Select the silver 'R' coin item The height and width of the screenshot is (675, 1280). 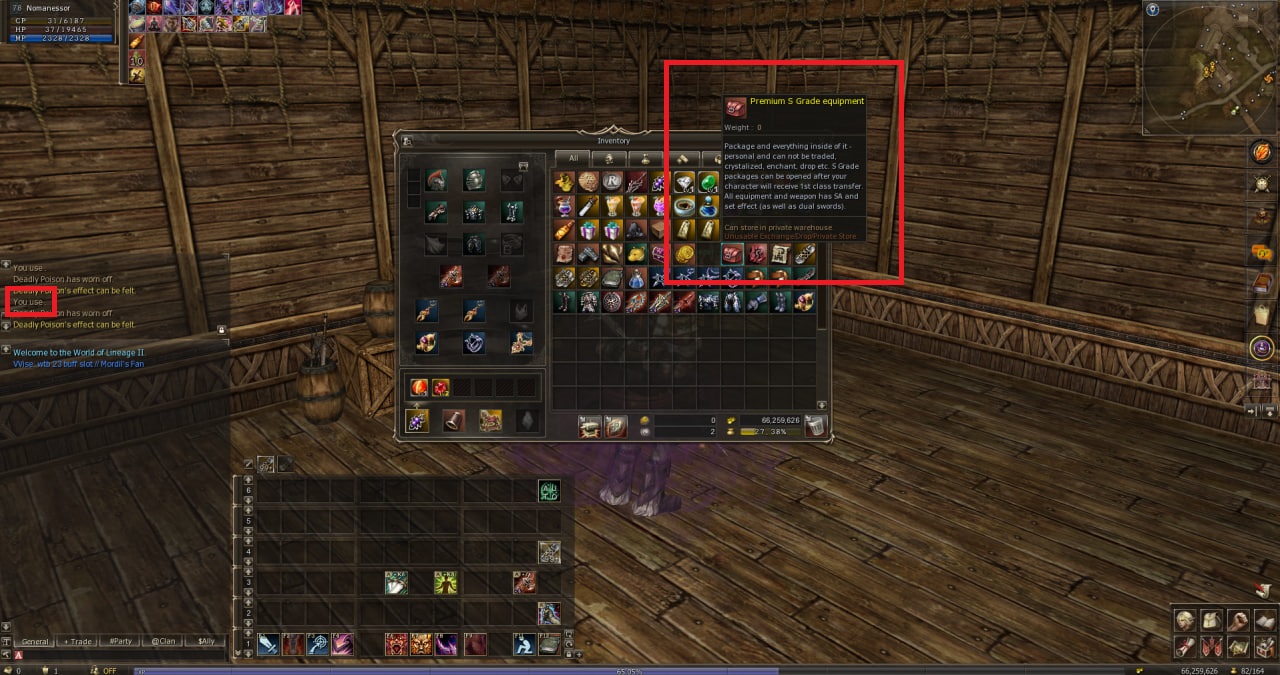(x=613, y=182)
